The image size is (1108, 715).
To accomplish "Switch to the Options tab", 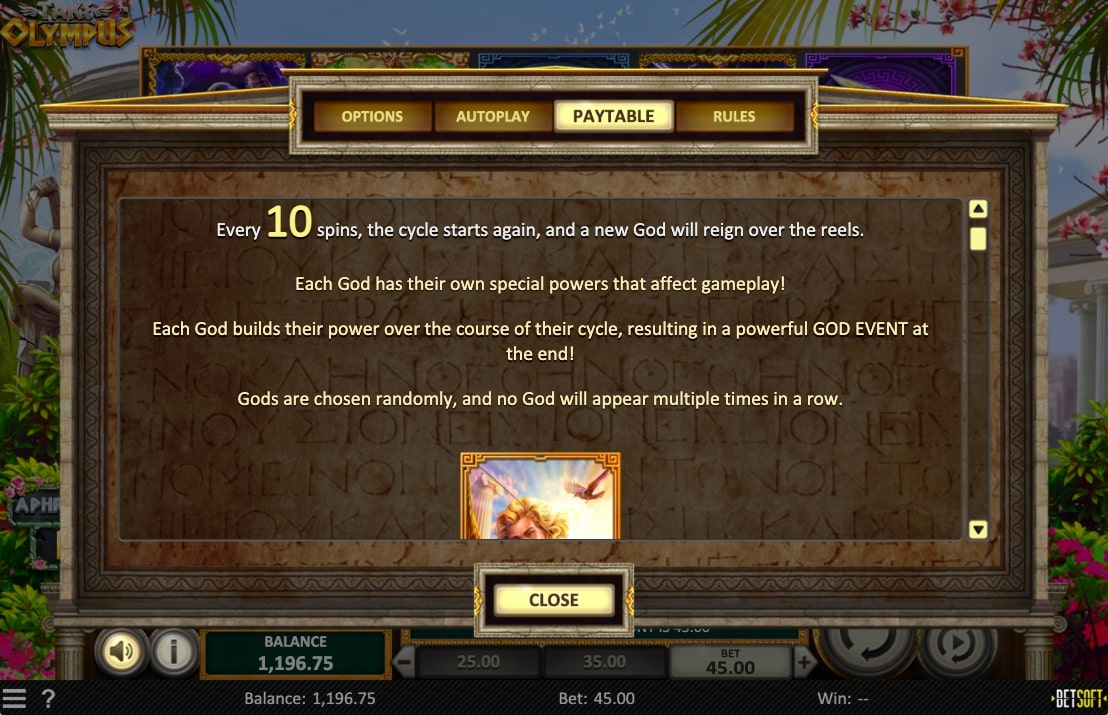I will pos(372,116).
